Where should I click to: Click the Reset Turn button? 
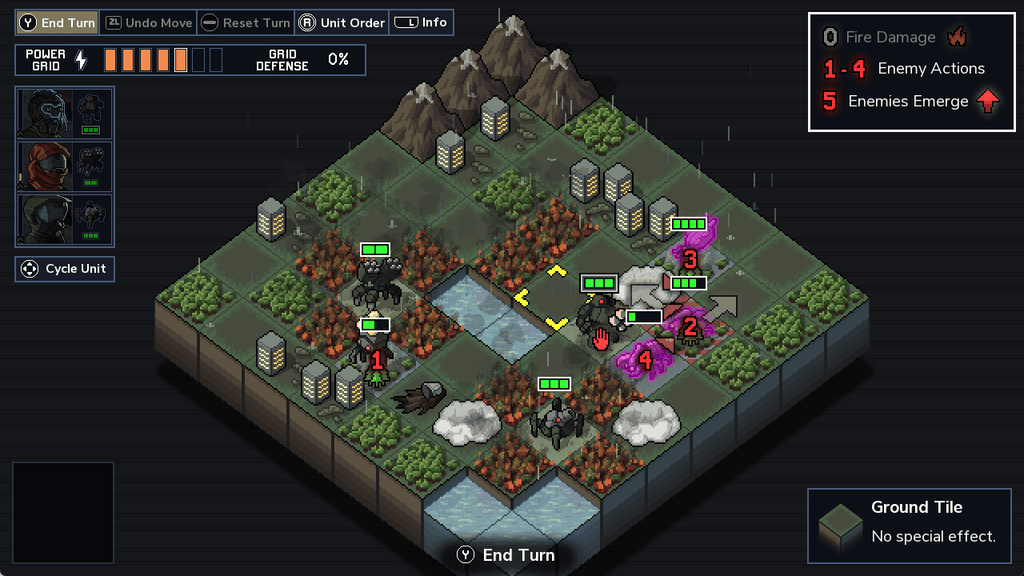[245, 22]
